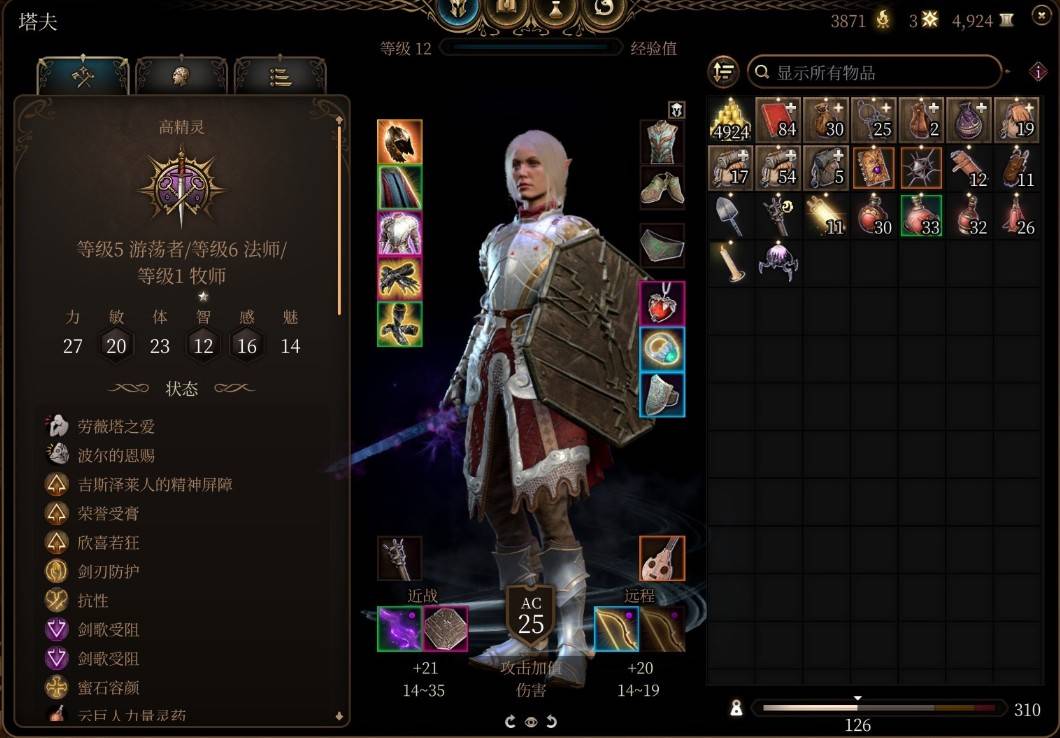Toggle the eye icon below the character

point(530,721)
